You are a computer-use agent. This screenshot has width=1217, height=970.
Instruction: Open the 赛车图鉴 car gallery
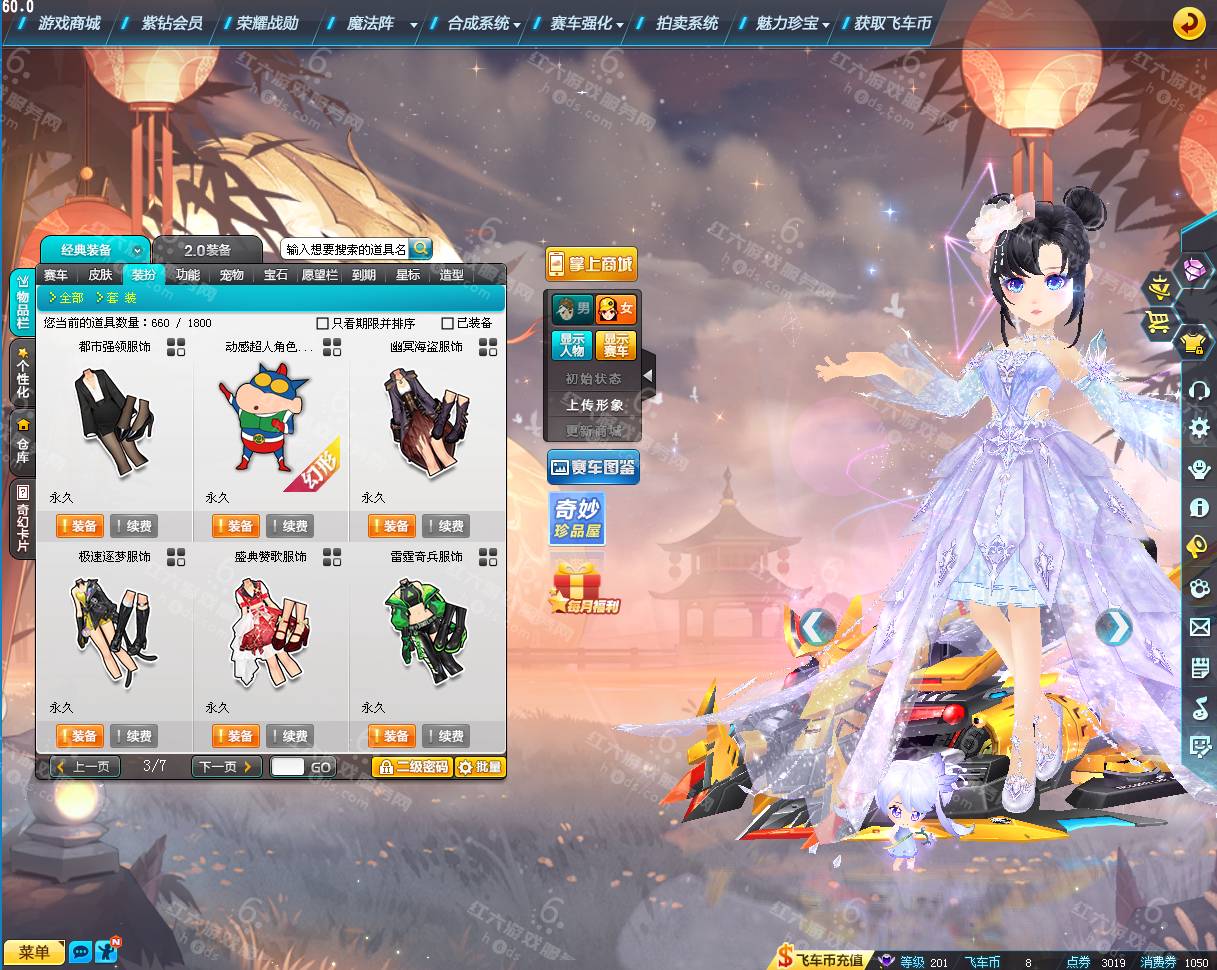point(593,467)
